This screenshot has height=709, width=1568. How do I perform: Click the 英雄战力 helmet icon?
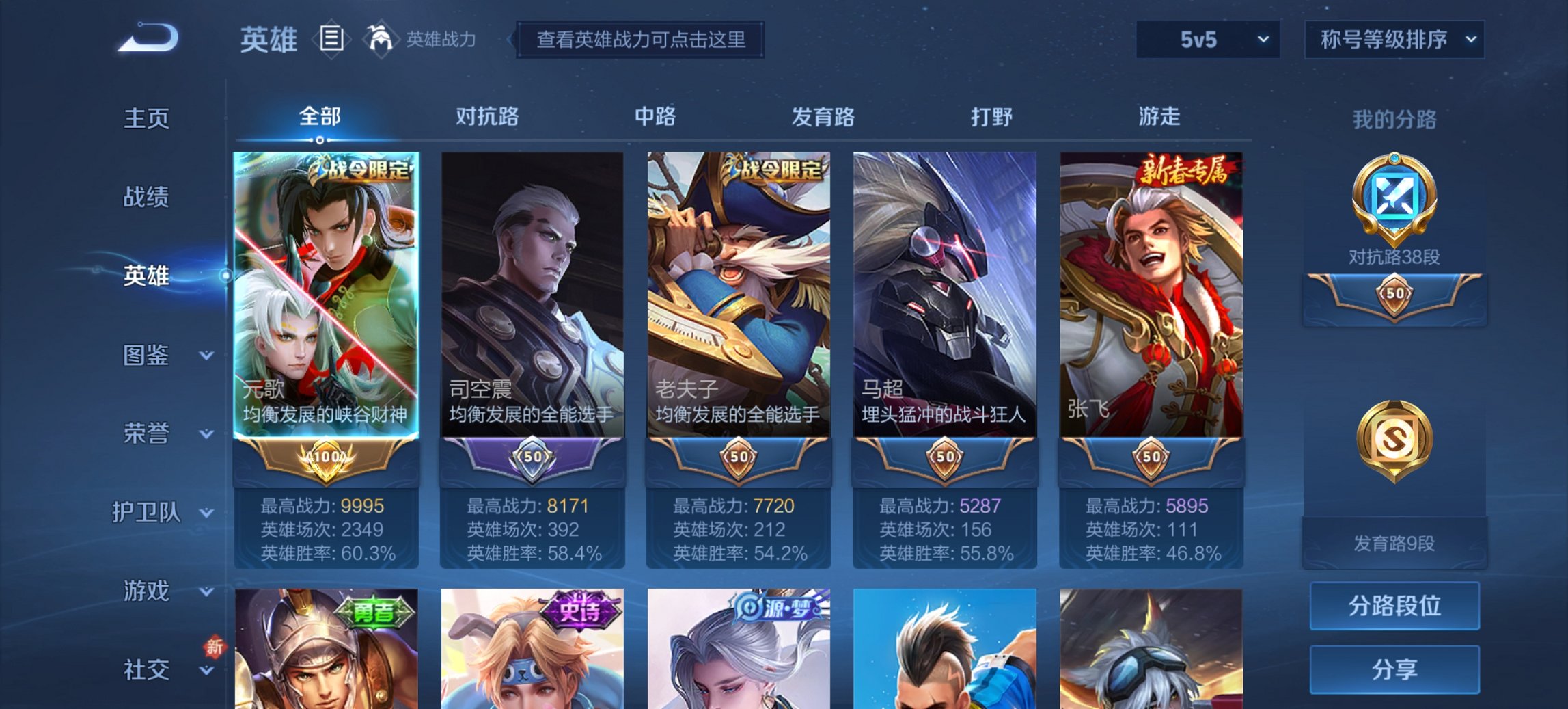pyautogui.click(x=381, y=39)
